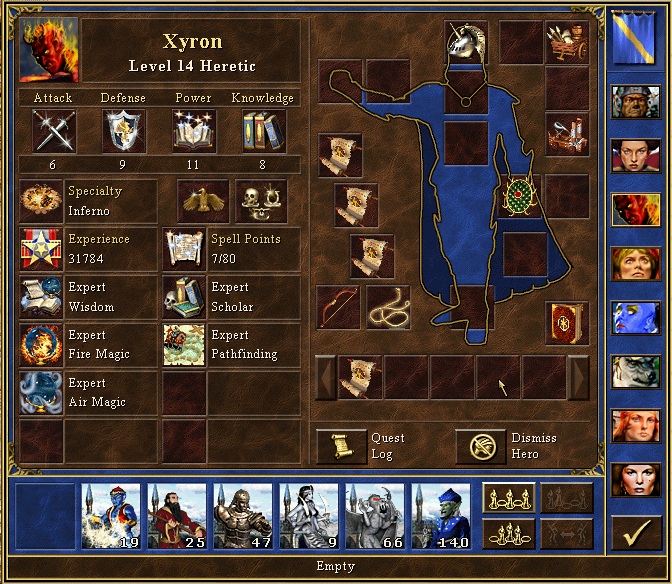Viewport: 672px width, 584px height.
Task: Select the ballista war machine slot
Action: tap(567, 133)
